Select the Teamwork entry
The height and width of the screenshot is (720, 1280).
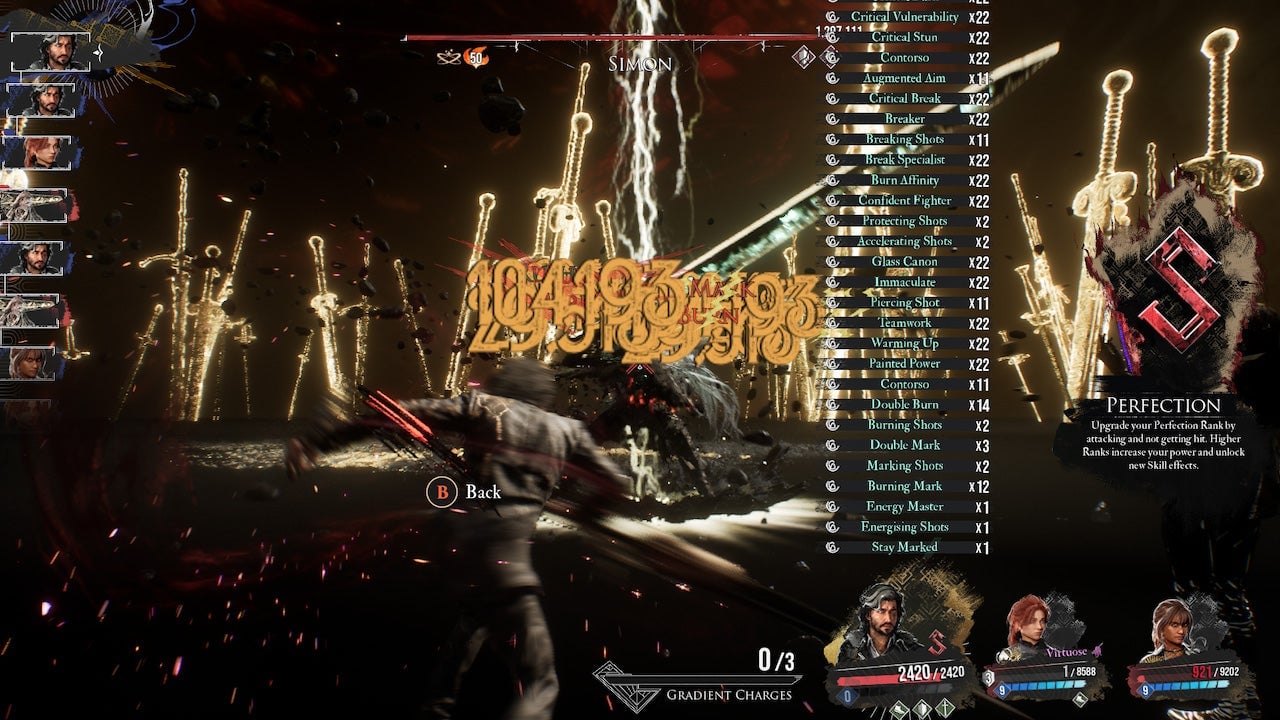click(904, 323)
